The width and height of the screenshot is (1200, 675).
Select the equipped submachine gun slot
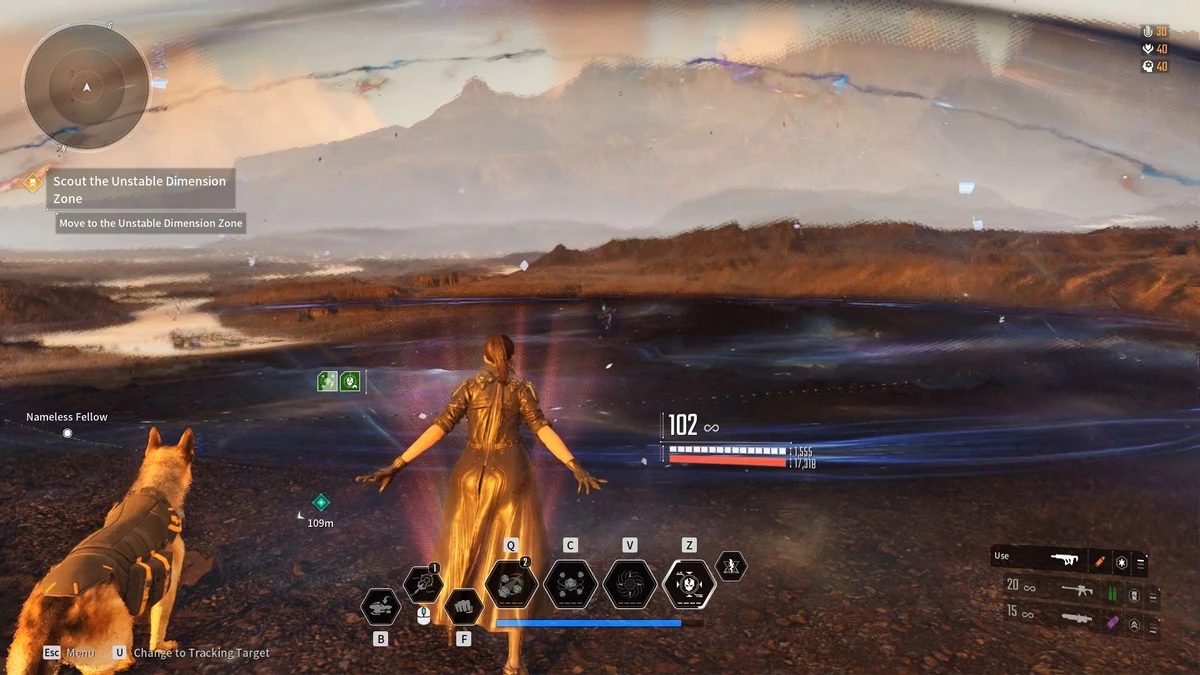[1067, 561]
